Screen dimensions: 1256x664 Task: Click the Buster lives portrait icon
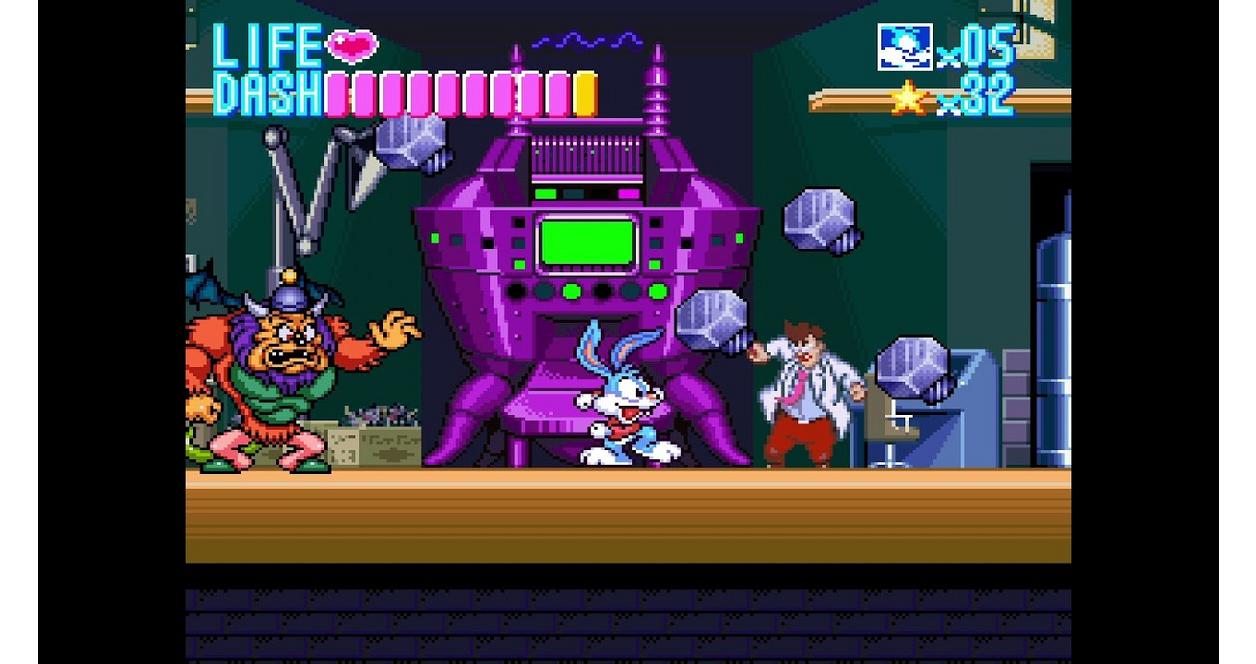tap(904, 47)
